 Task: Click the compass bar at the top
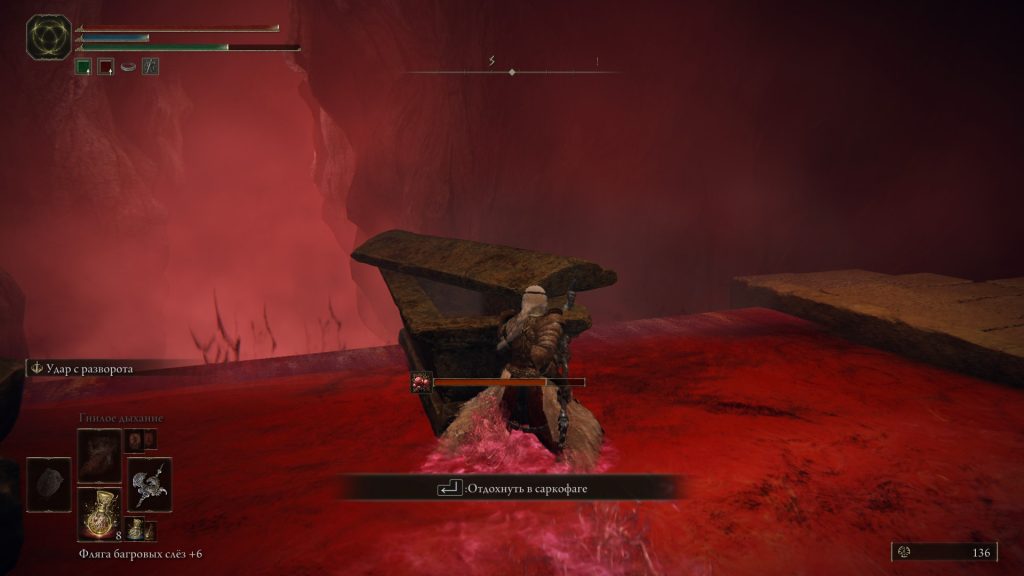click(x=512, y=72)
